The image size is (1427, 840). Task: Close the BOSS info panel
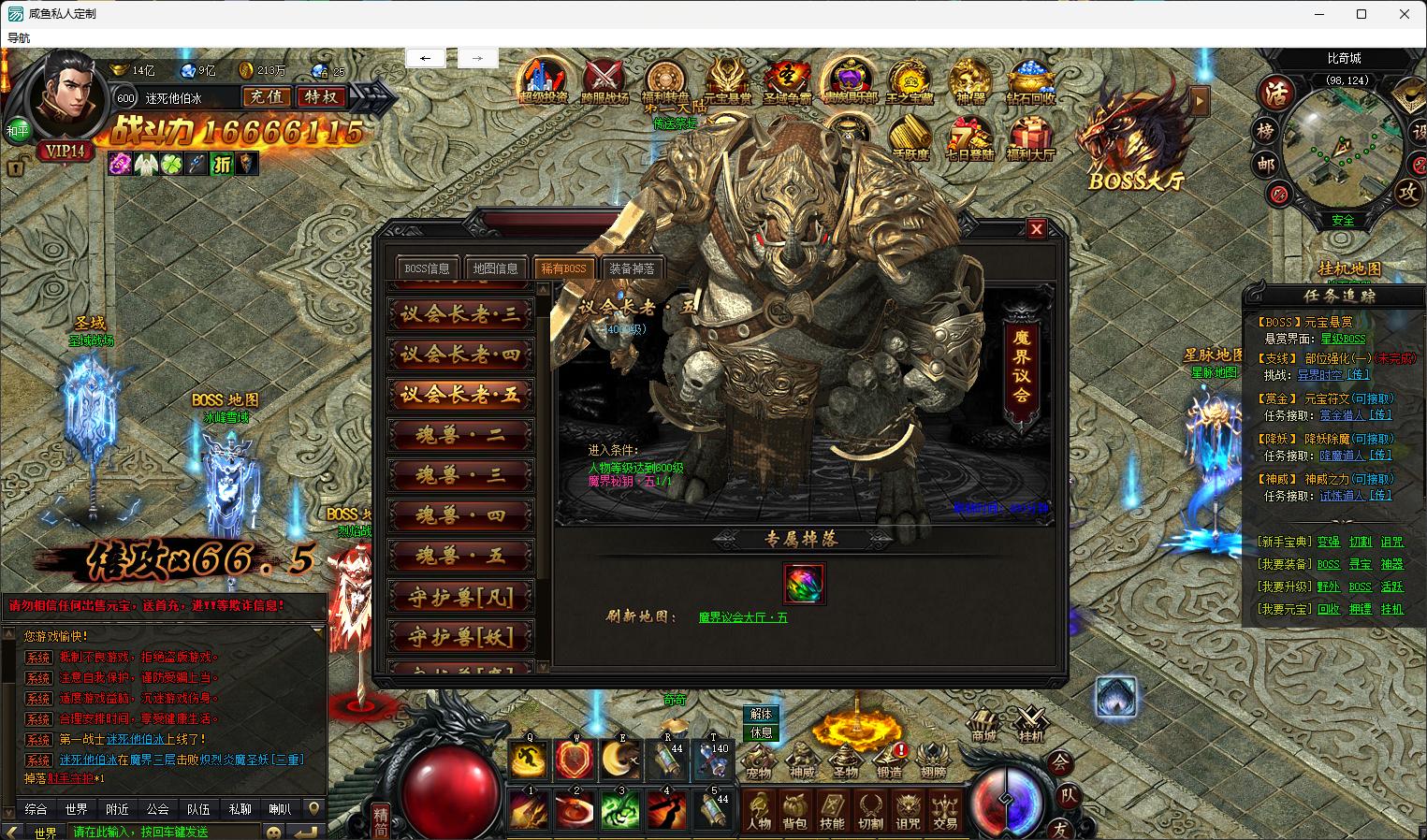coord(1036,228)
